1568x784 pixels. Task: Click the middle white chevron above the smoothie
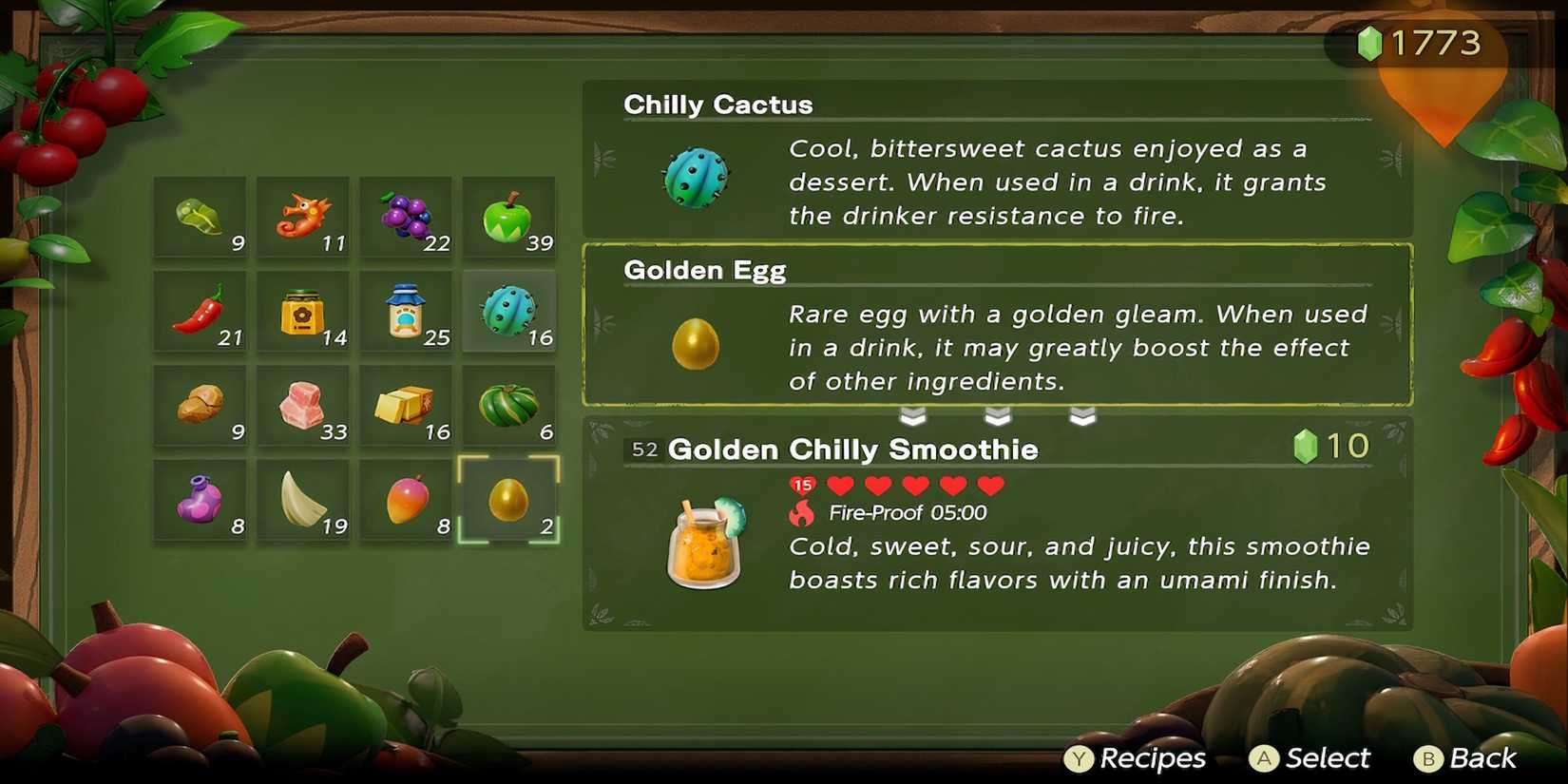(x=997, y=415)
